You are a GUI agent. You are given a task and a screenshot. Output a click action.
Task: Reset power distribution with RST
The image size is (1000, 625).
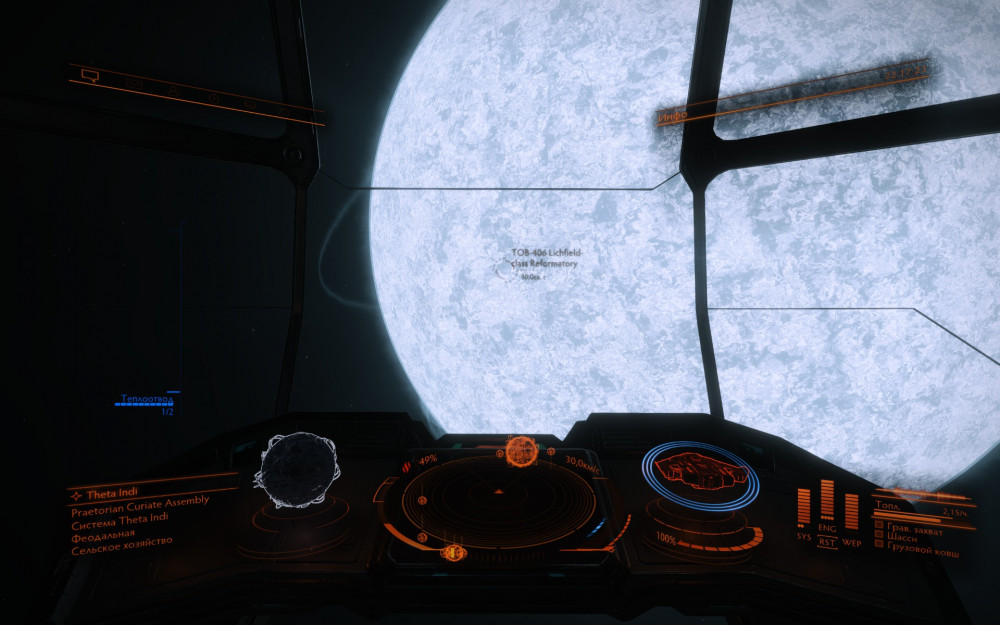click(827, 541)
